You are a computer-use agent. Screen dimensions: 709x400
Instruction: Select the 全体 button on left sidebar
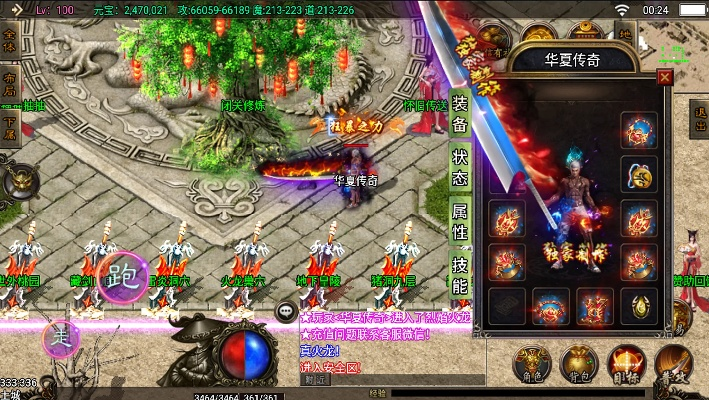[10, 43]
